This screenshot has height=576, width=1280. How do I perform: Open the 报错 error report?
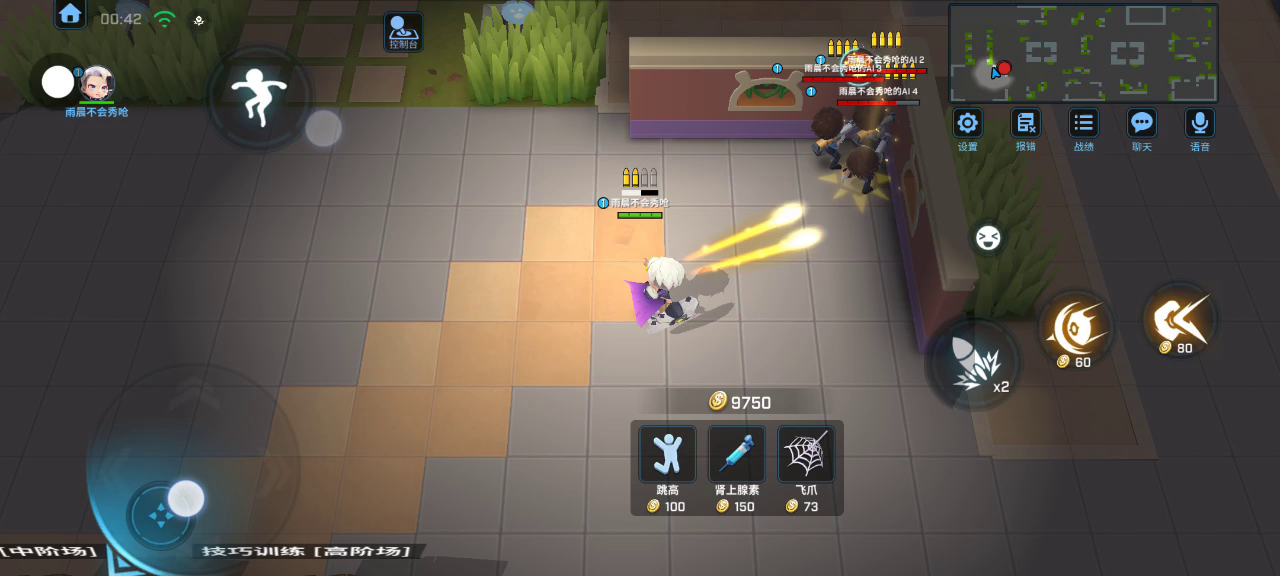click(x=1025, y=124)
